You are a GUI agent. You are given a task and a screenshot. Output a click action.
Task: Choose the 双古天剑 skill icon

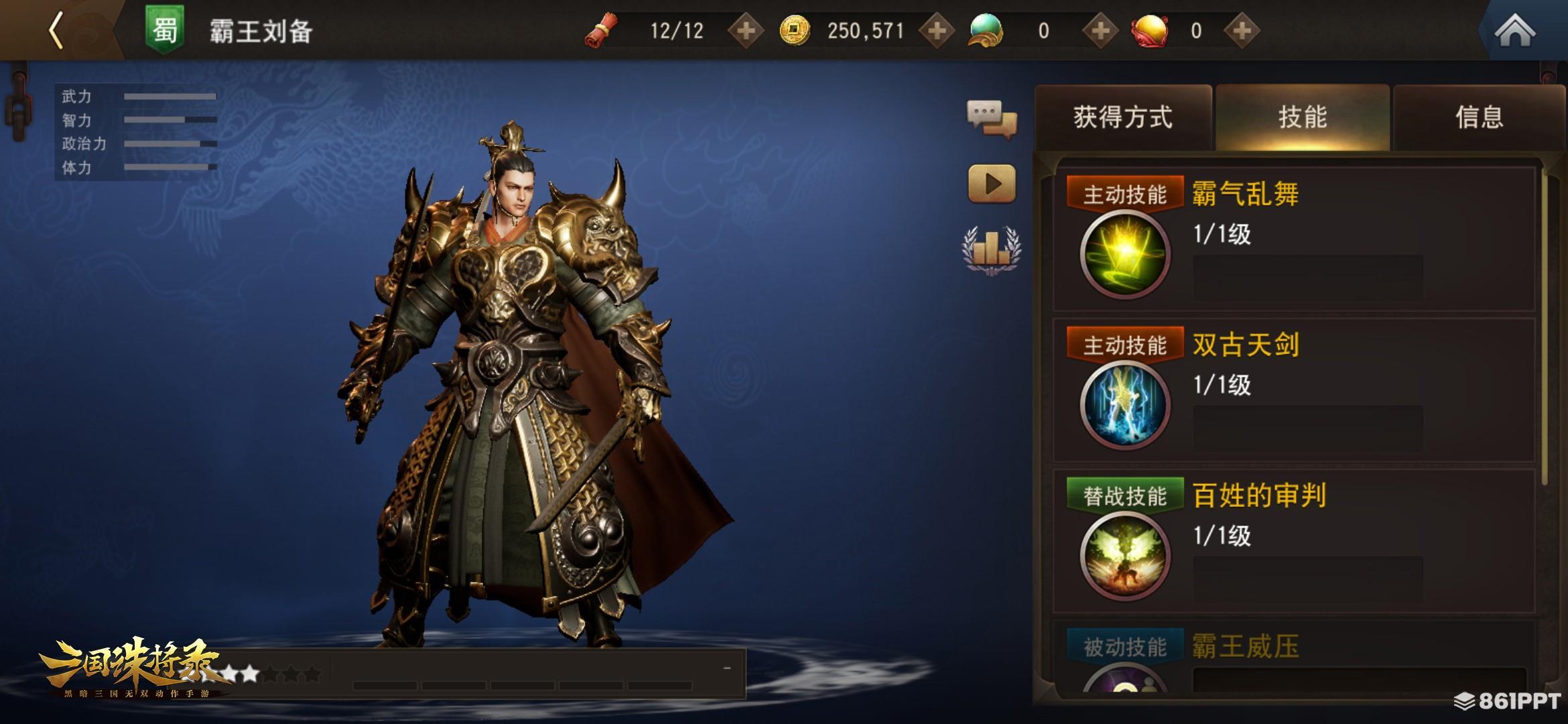(x=1125, y=405)
